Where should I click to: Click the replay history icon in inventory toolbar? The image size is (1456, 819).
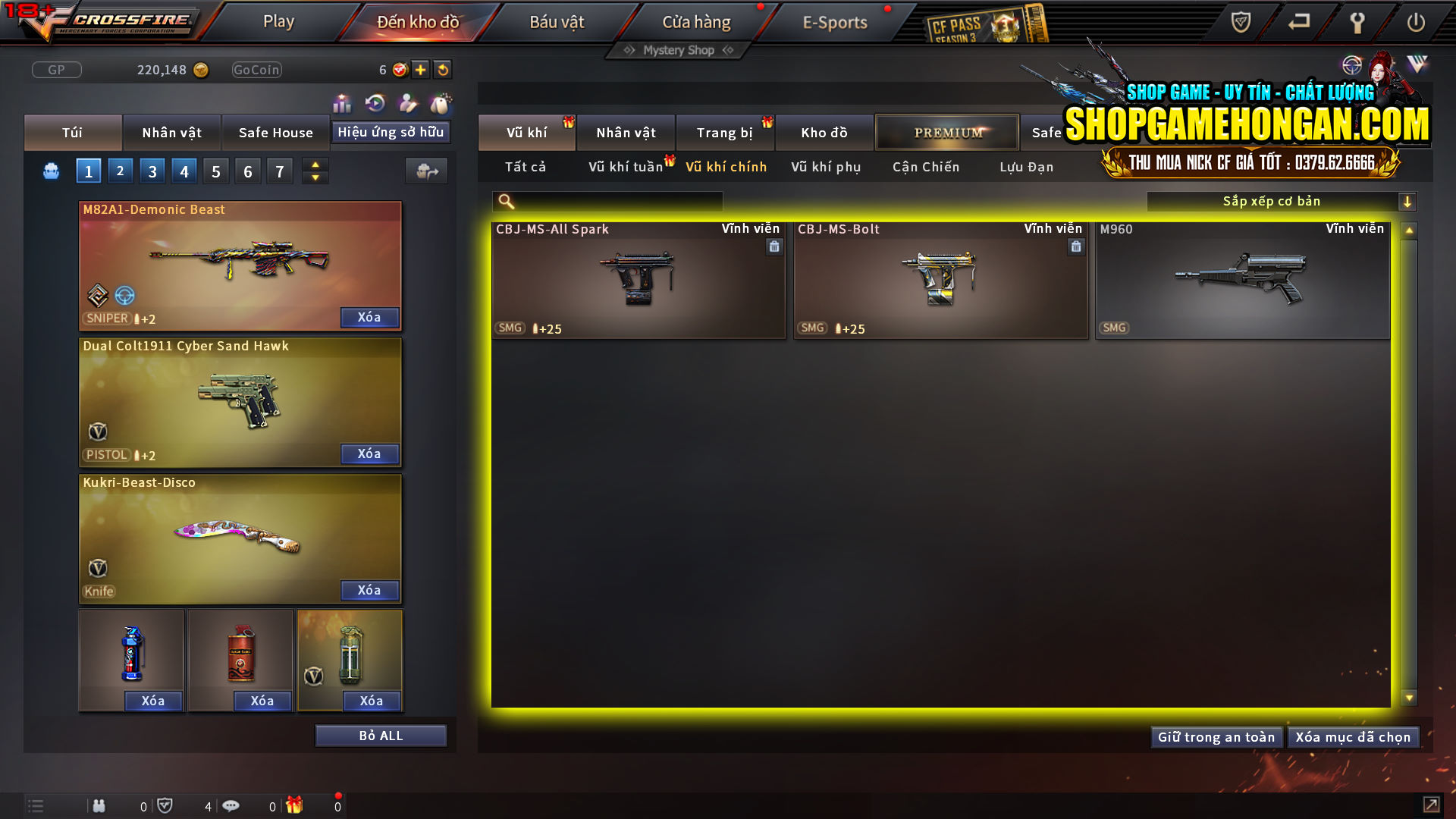point(375,103)
